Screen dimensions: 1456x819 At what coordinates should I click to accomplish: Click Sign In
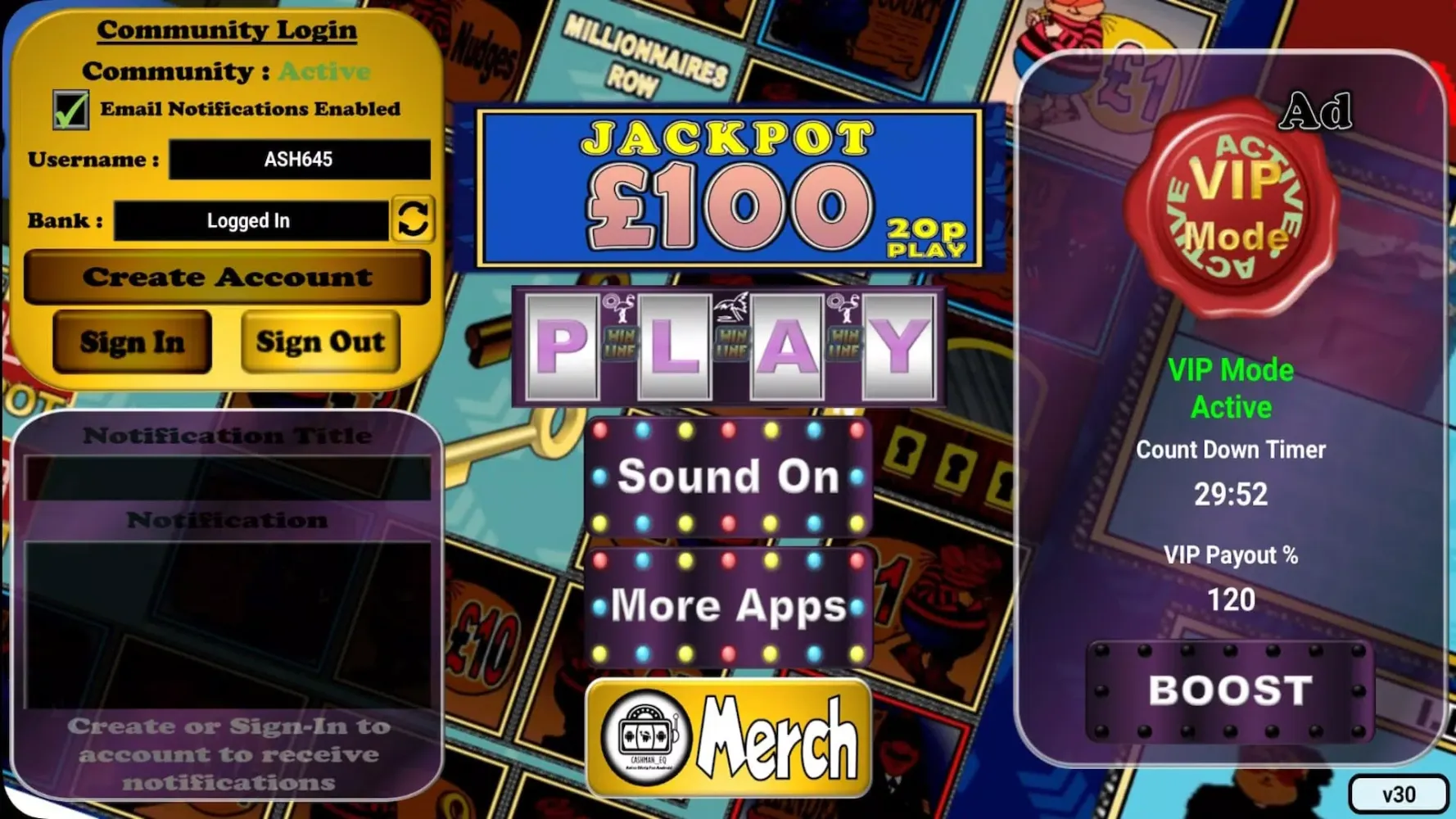(x=133, y=342)
